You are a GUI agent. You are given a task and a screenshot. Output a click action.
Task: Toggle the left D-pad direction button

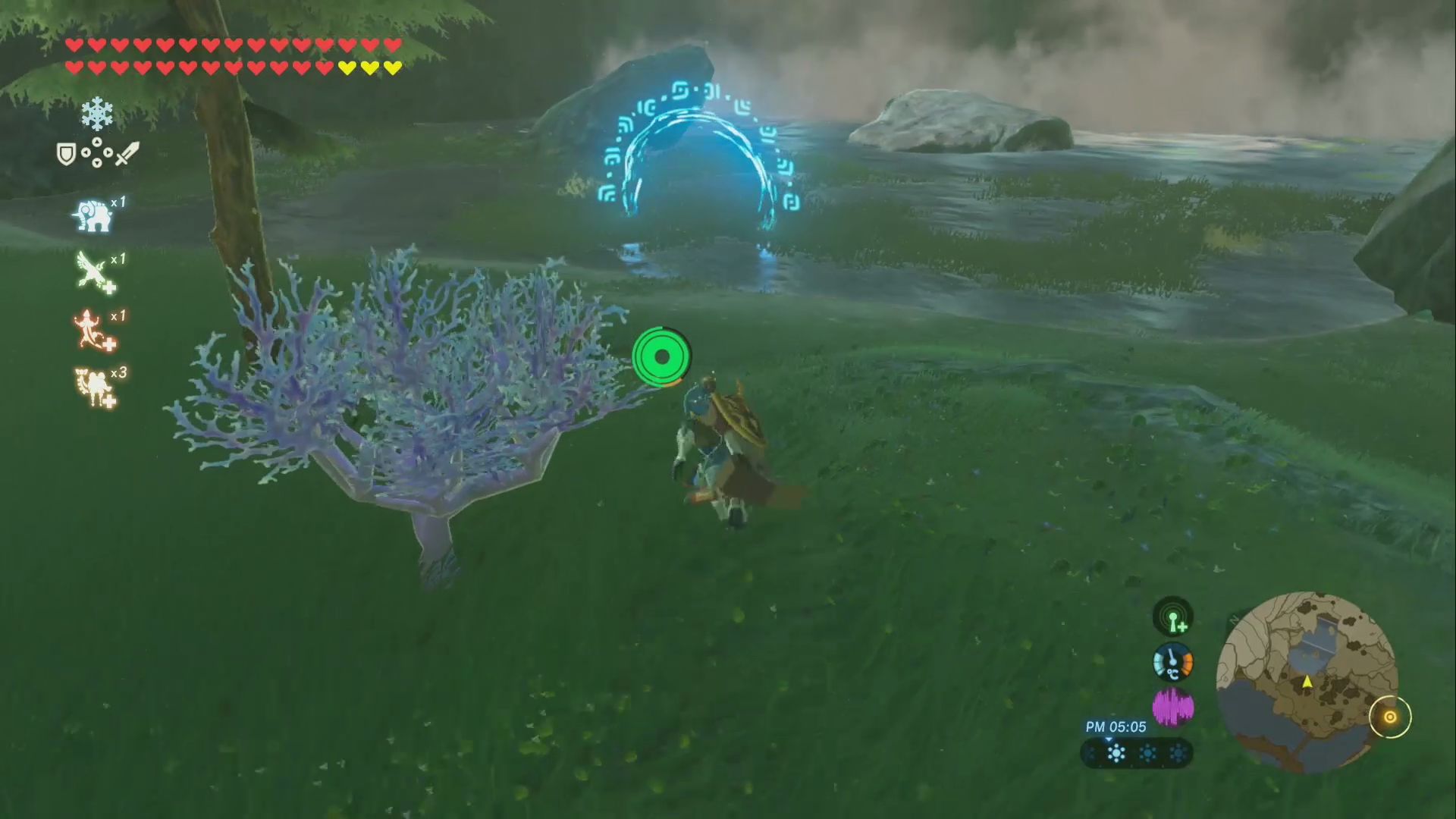click(85, 153)
